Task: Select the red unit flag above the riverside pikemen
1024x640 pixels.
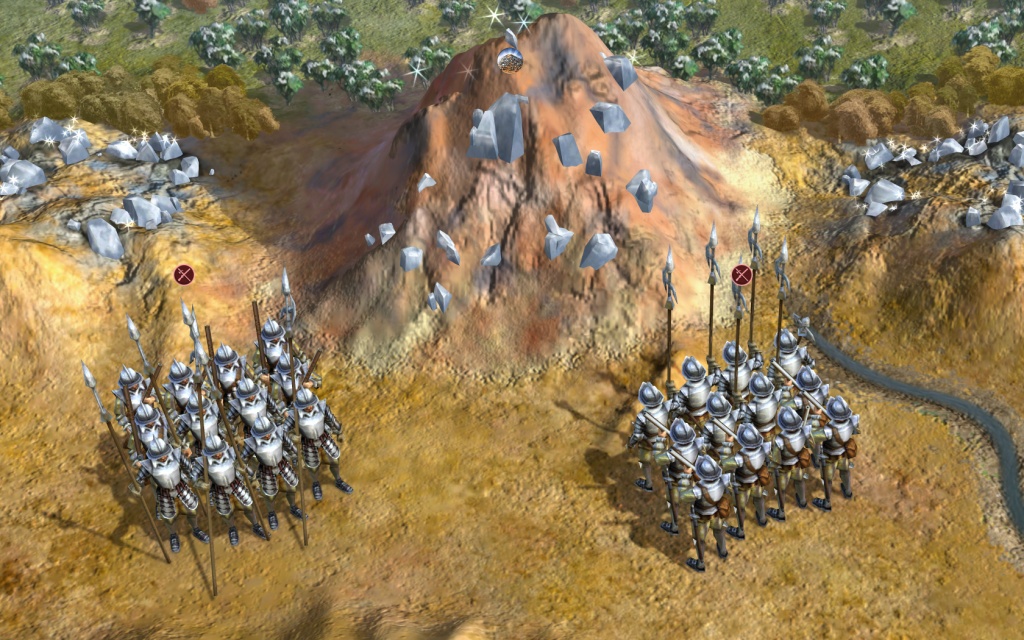Action: point(741,274)
